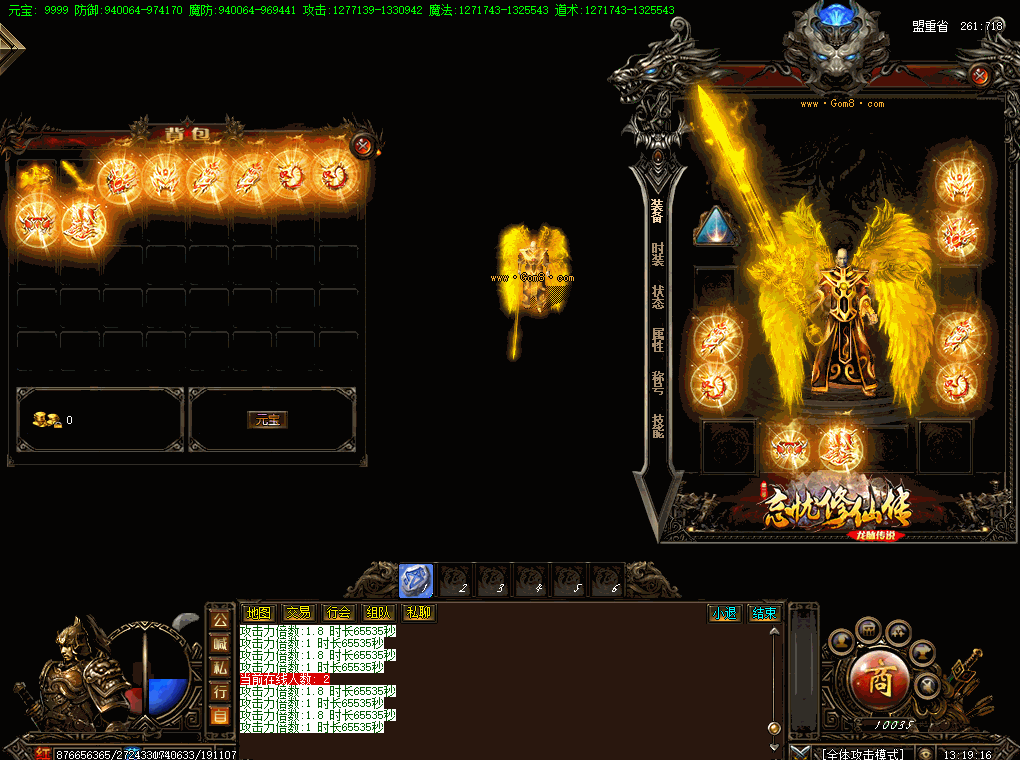Show the 属性 attributes tab

pyautogui.click(x=657, y=340)
